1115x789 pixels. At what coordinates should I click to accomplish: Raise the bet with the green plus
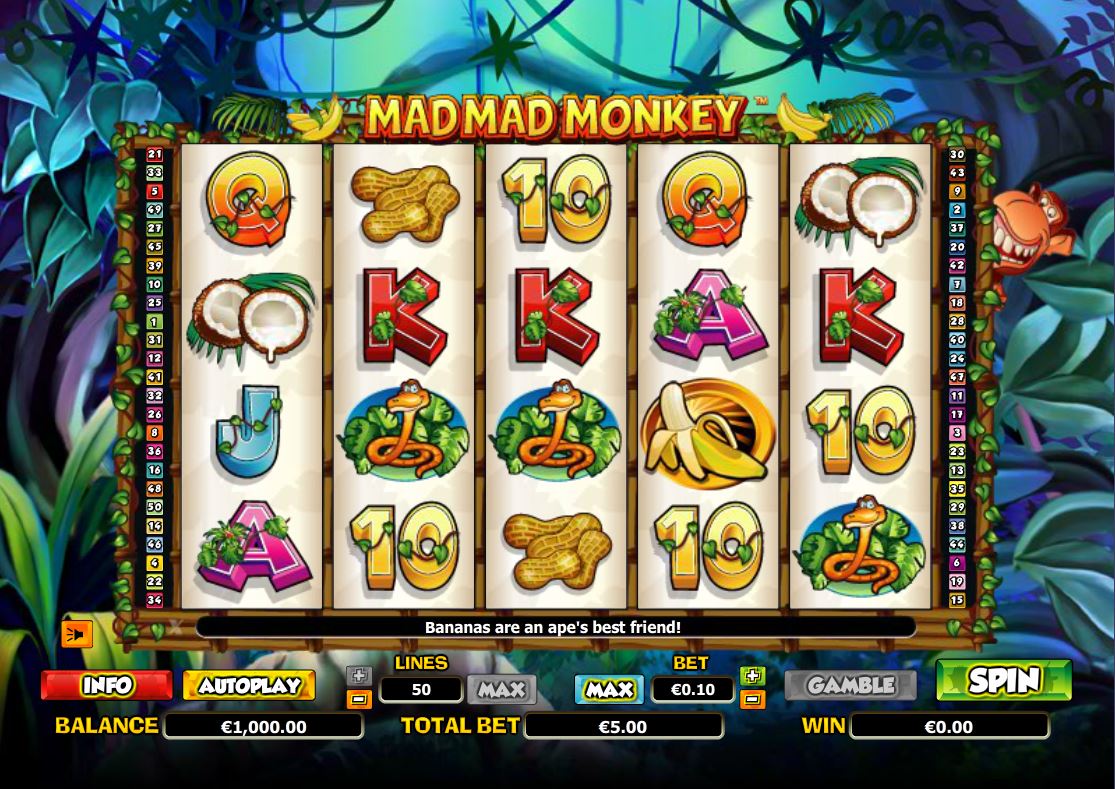pos(753,676)
